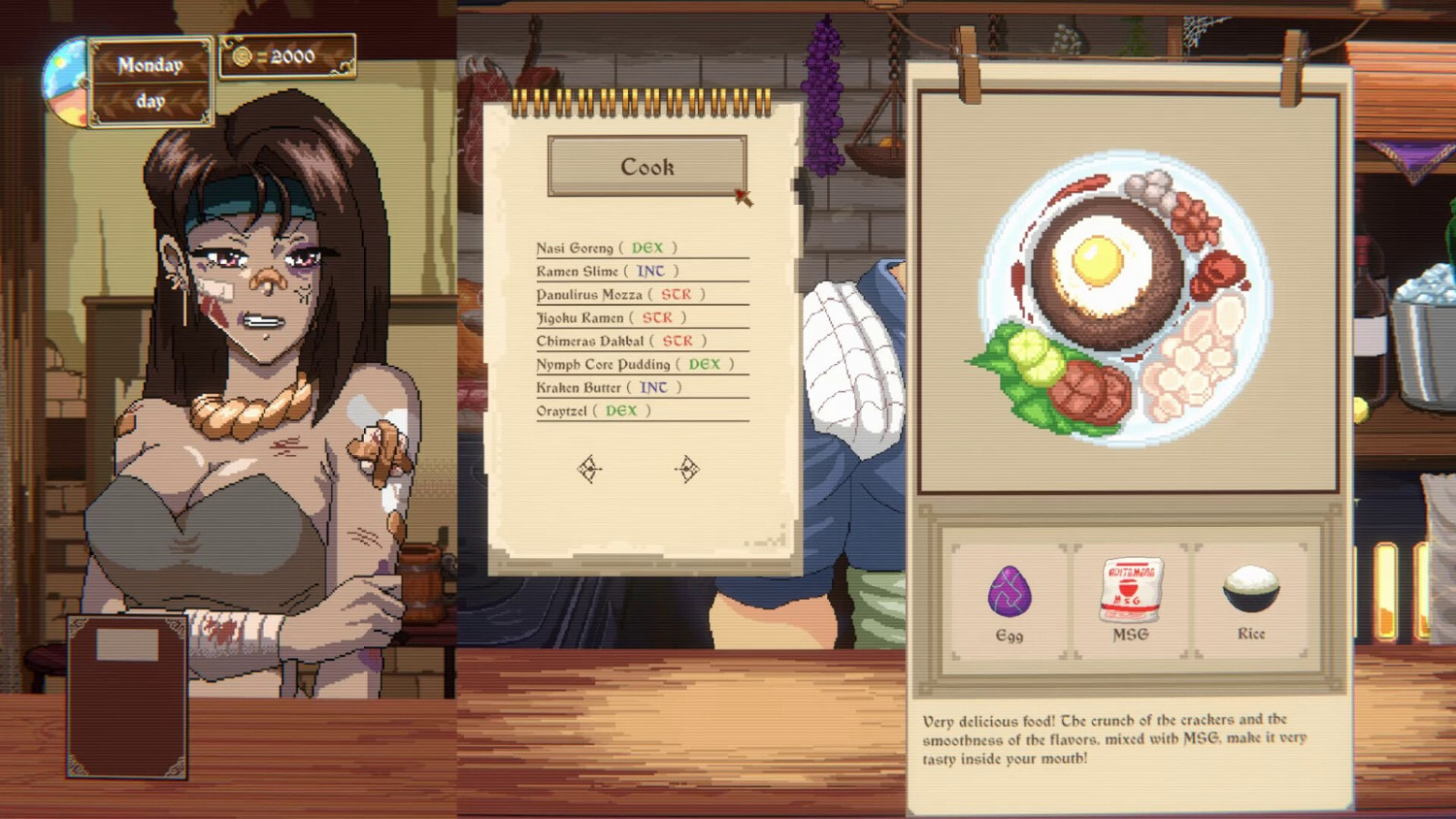Image resolution: width=1456 pixels, height=819 pixels.
Task: Go to next page with the right bow arrow
Action: point(688,470)
